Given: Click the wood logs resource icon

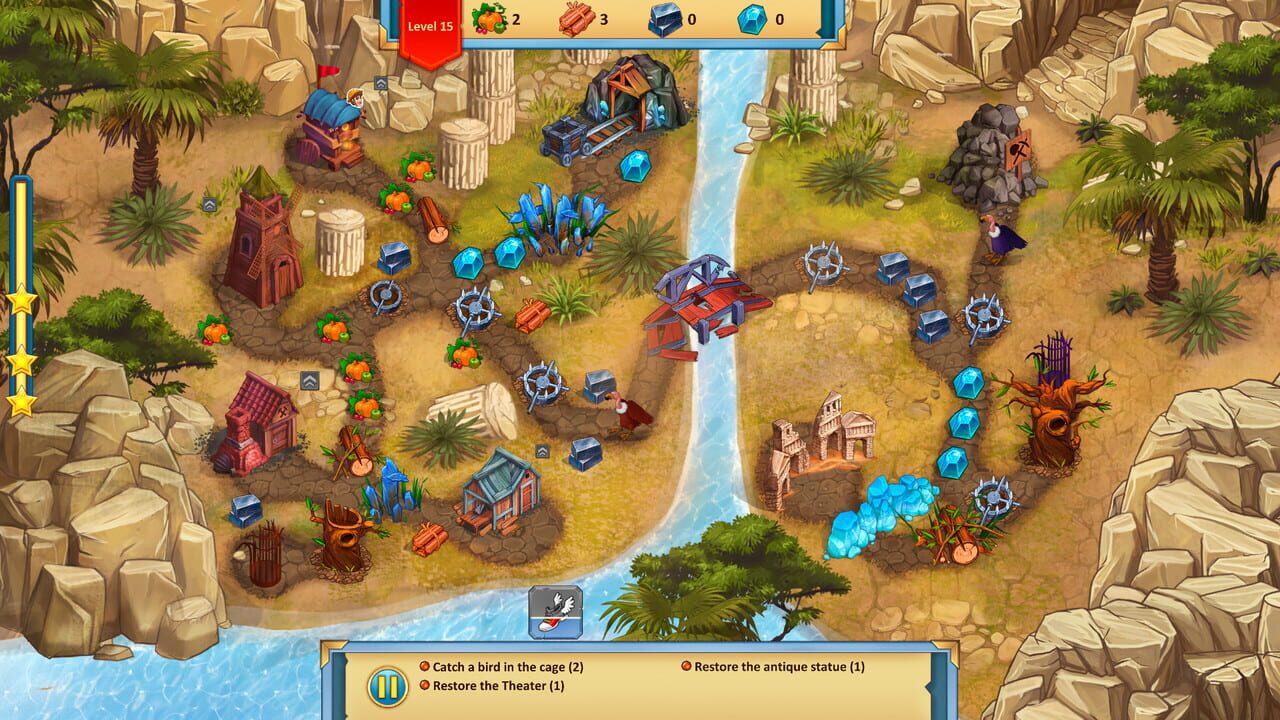Looking at the screenshot, I should (577, 20).
